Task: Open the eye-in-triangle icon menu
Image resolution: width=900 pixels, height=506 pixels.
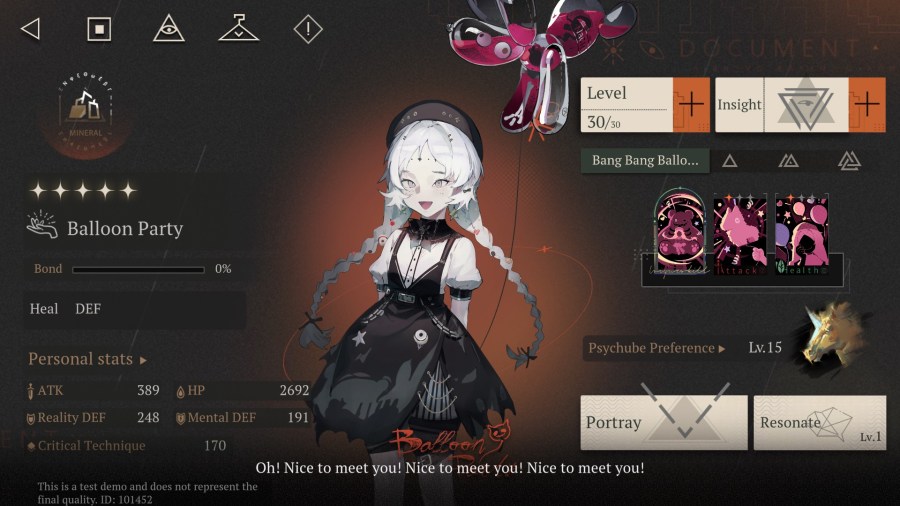Action: coord(169,29)
